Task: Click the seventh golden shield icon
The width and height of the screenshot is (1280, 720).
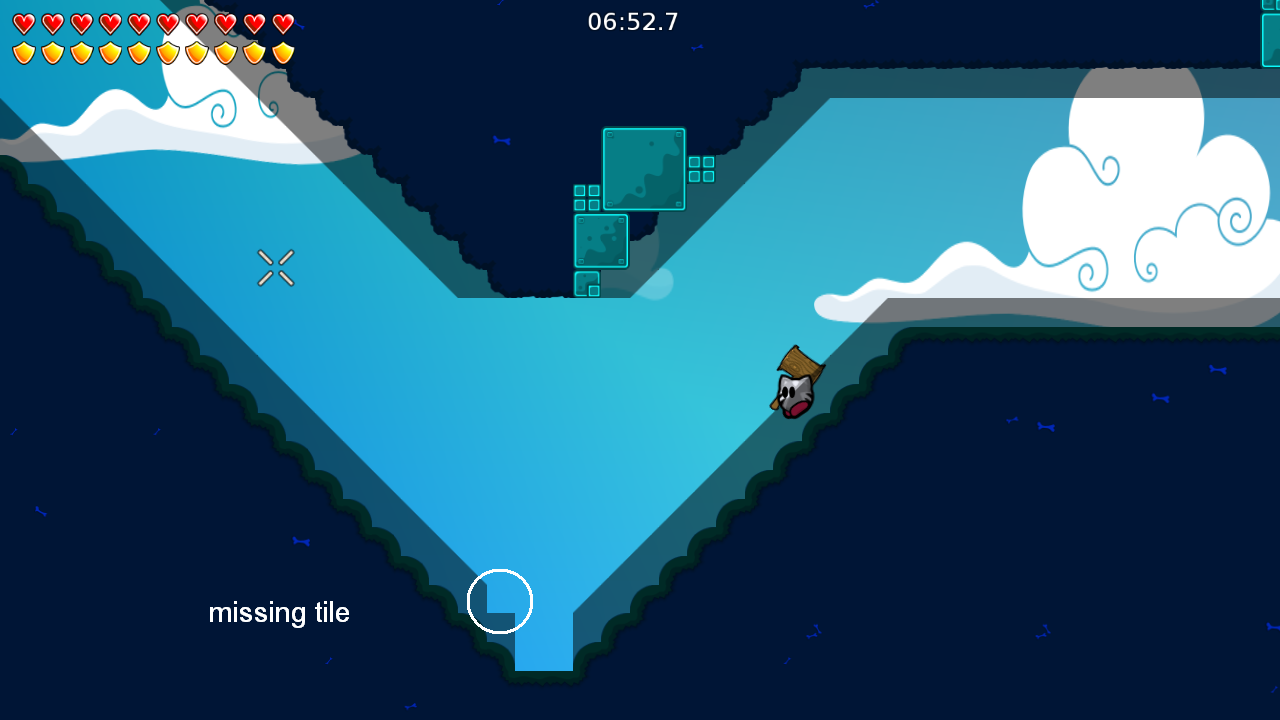Action: [x=195, y=52]
